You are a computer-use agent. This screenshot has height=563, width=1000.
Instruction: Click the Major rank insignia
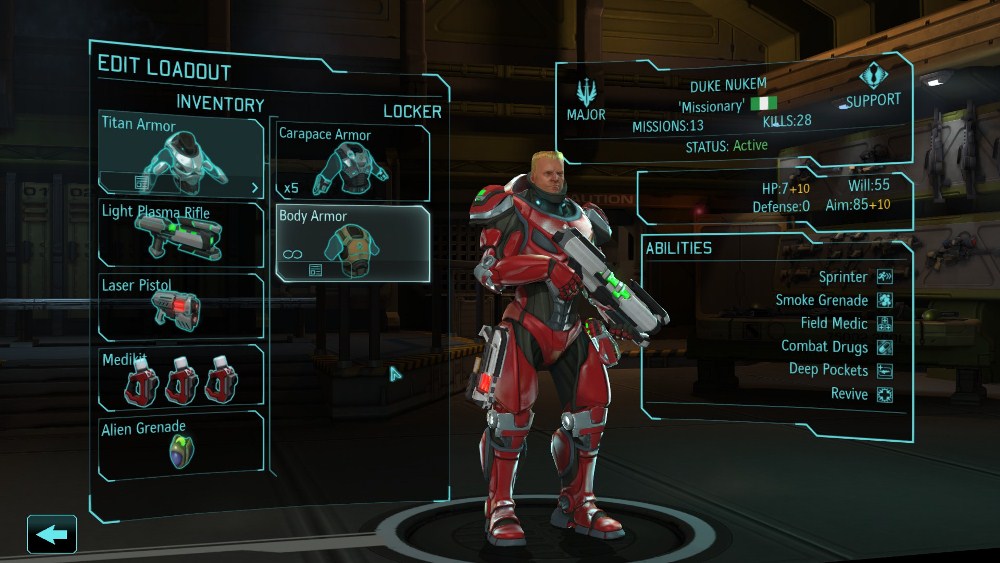click(x=586, y=93)
